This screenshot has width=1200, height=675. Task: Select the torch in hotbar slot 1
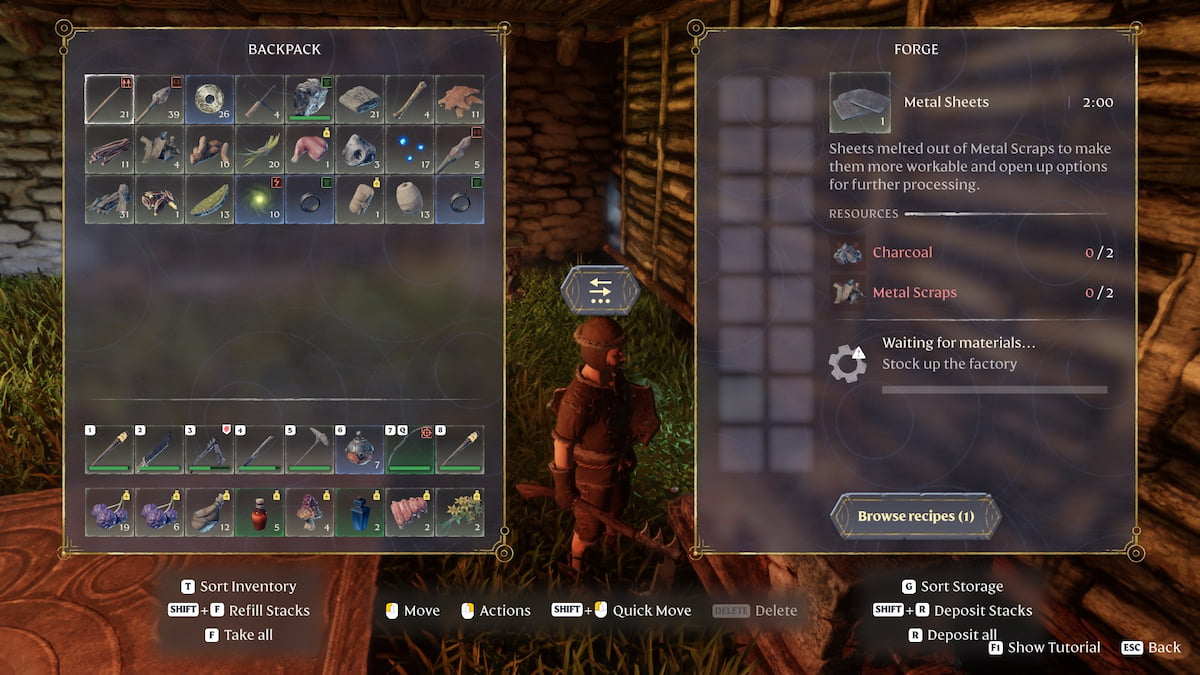(x=110, y=449)
